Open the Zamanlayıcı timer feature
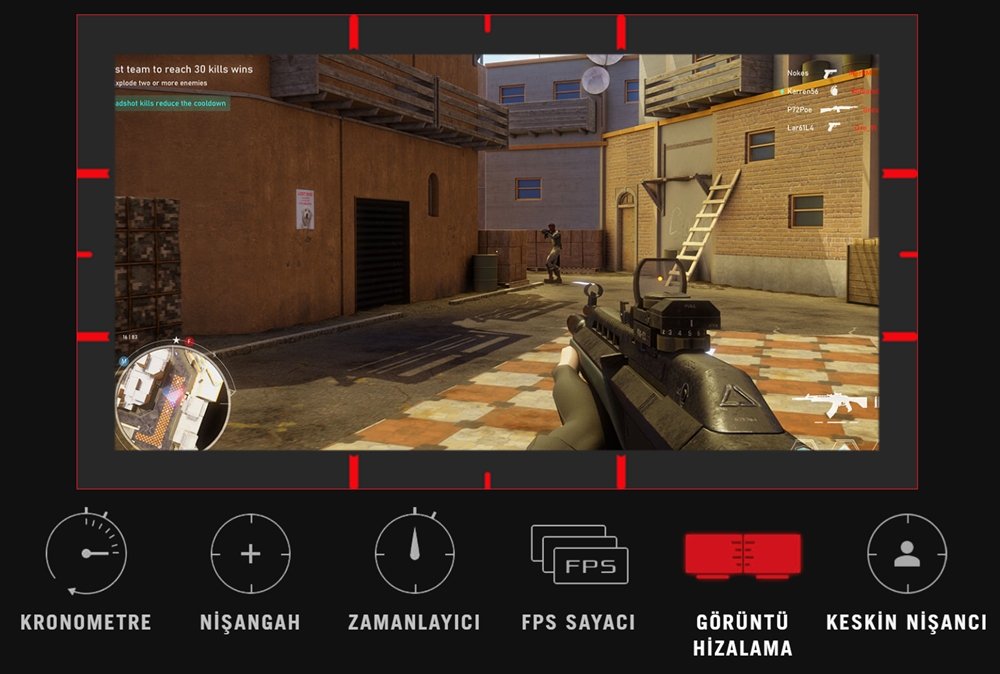 point(414,553)
